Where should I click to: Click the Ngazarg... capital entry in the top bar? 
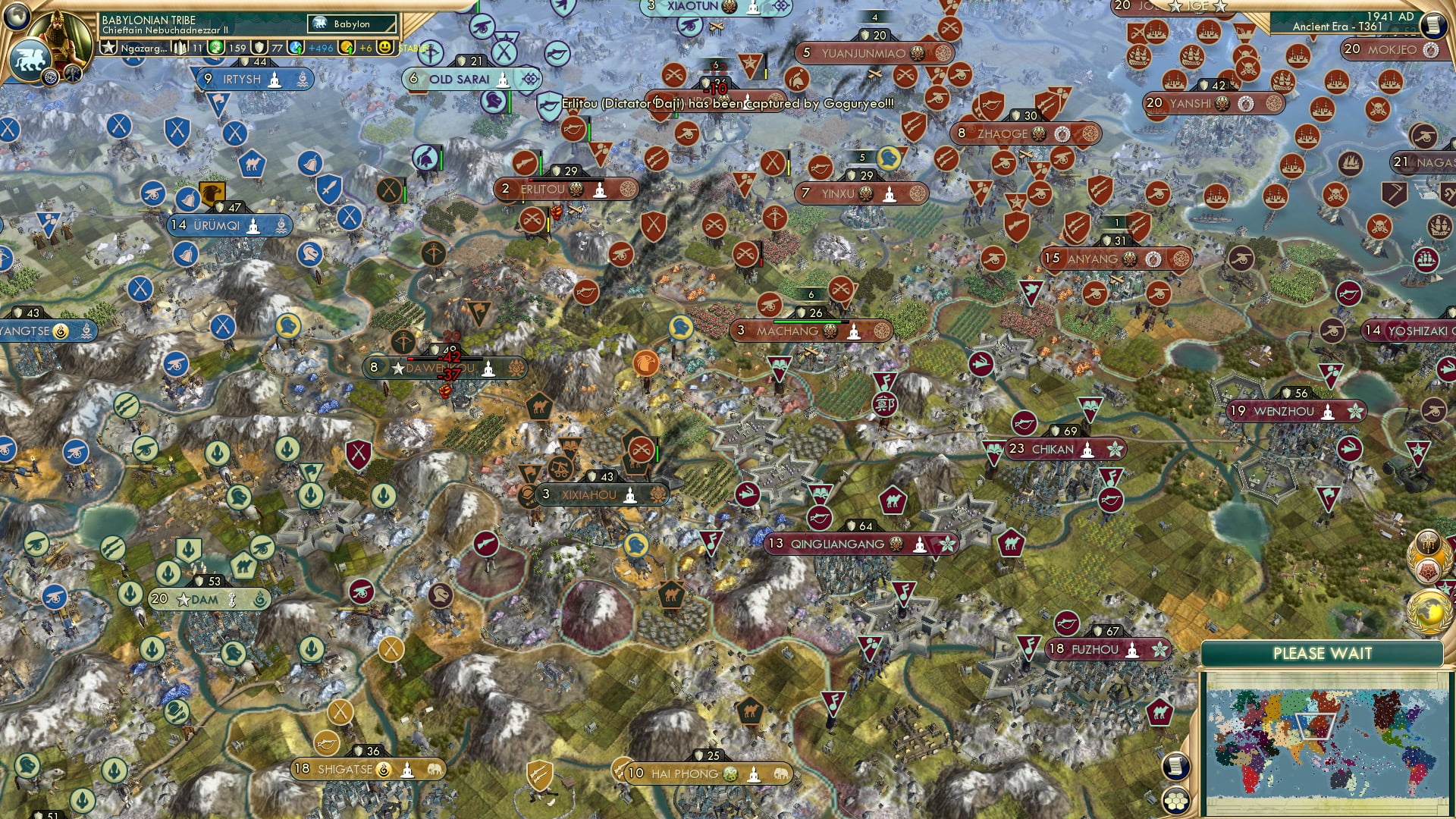click(x=146, y=48)
